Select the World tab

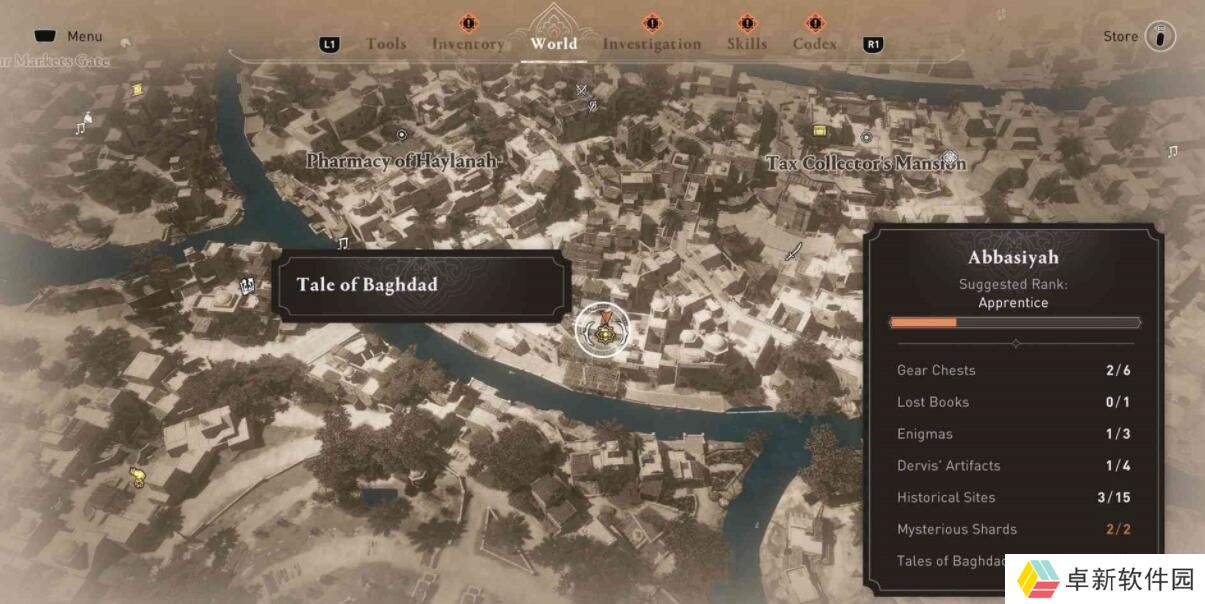[x=554, y=43]
